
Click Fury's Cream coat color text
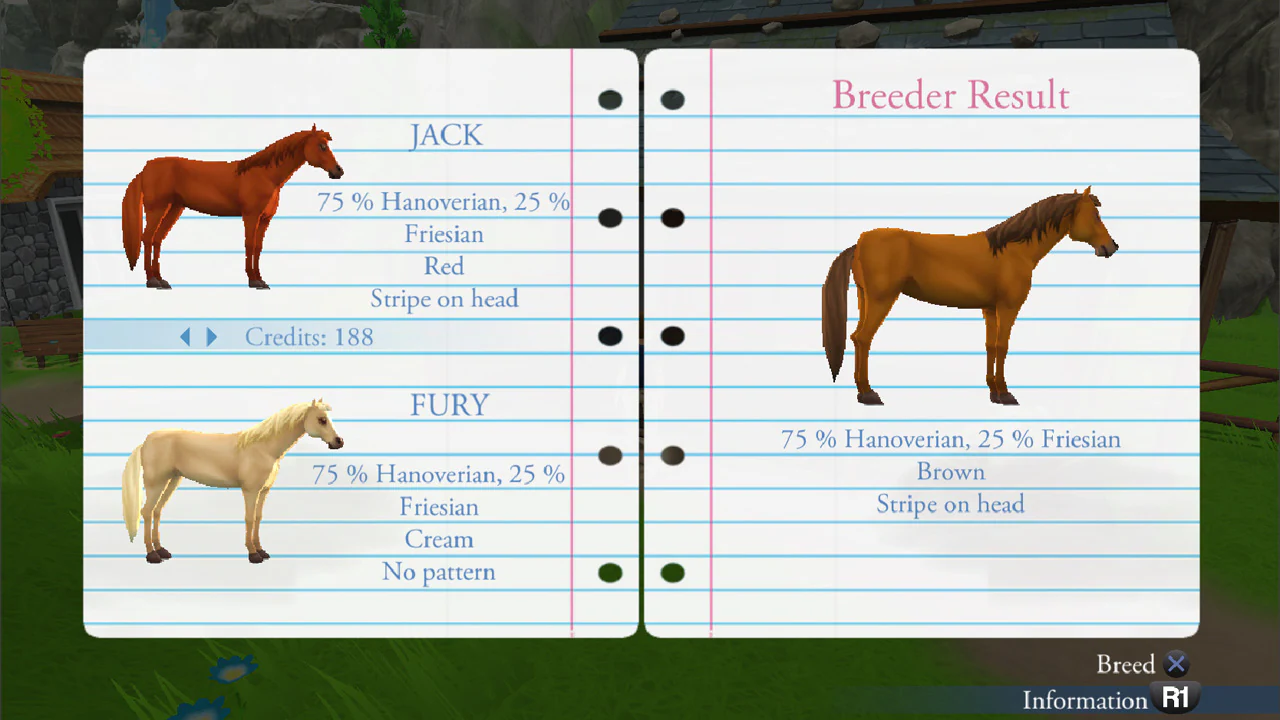pos(439,539)
